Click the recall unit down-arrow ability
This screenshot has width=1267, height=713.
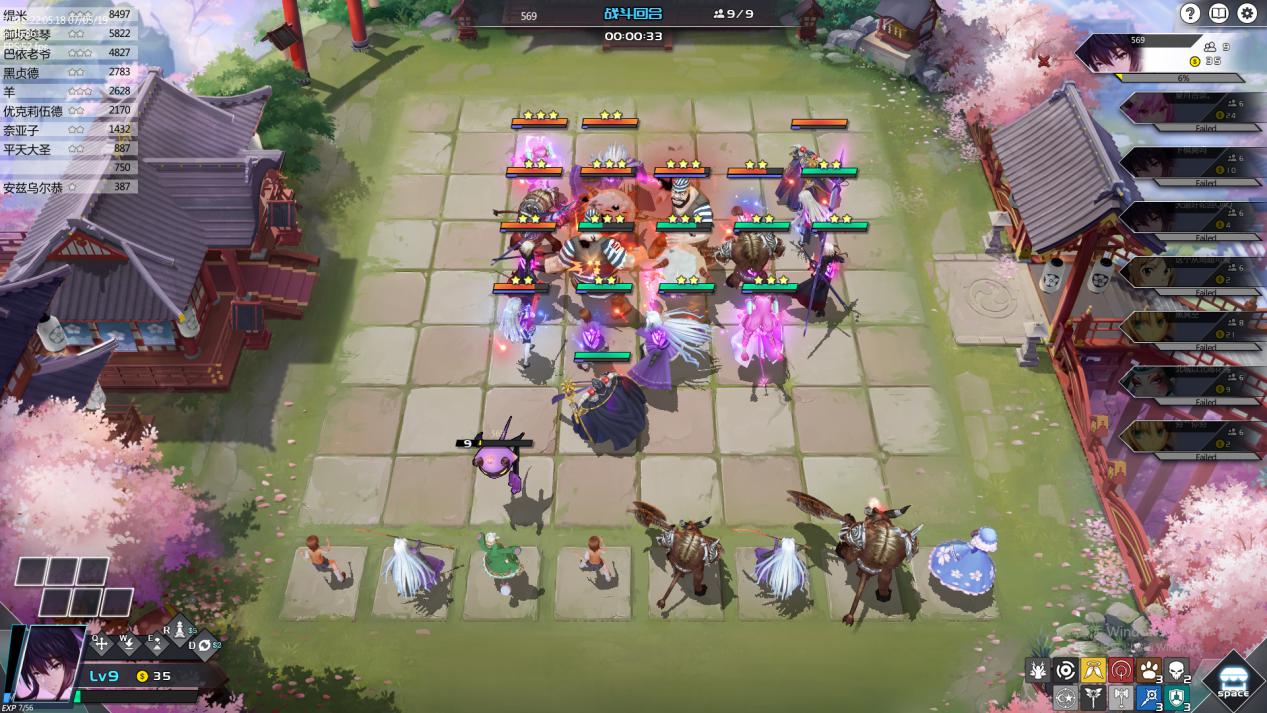coord(129,643)
